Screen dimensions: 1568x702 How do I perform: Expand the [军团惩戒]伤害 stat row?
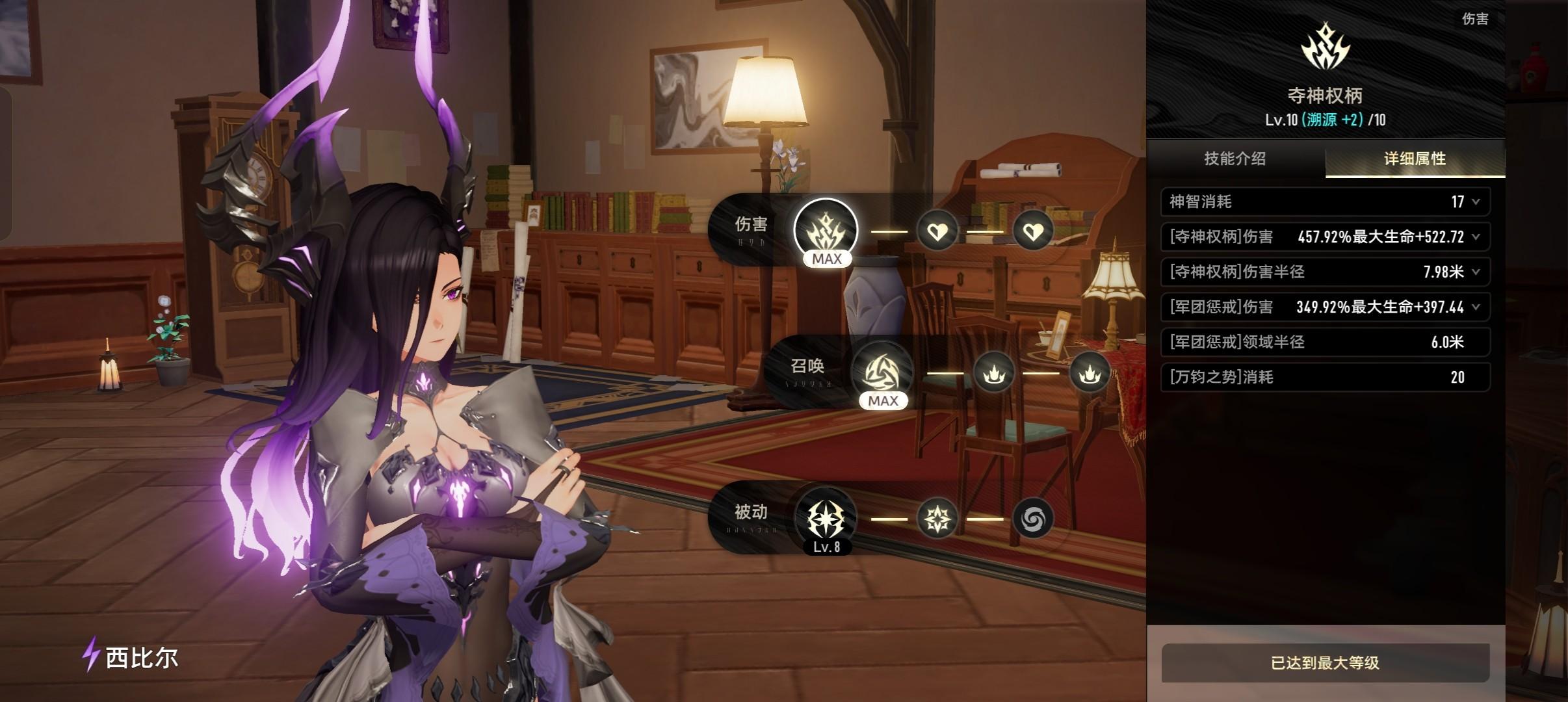click(1476, 307)
